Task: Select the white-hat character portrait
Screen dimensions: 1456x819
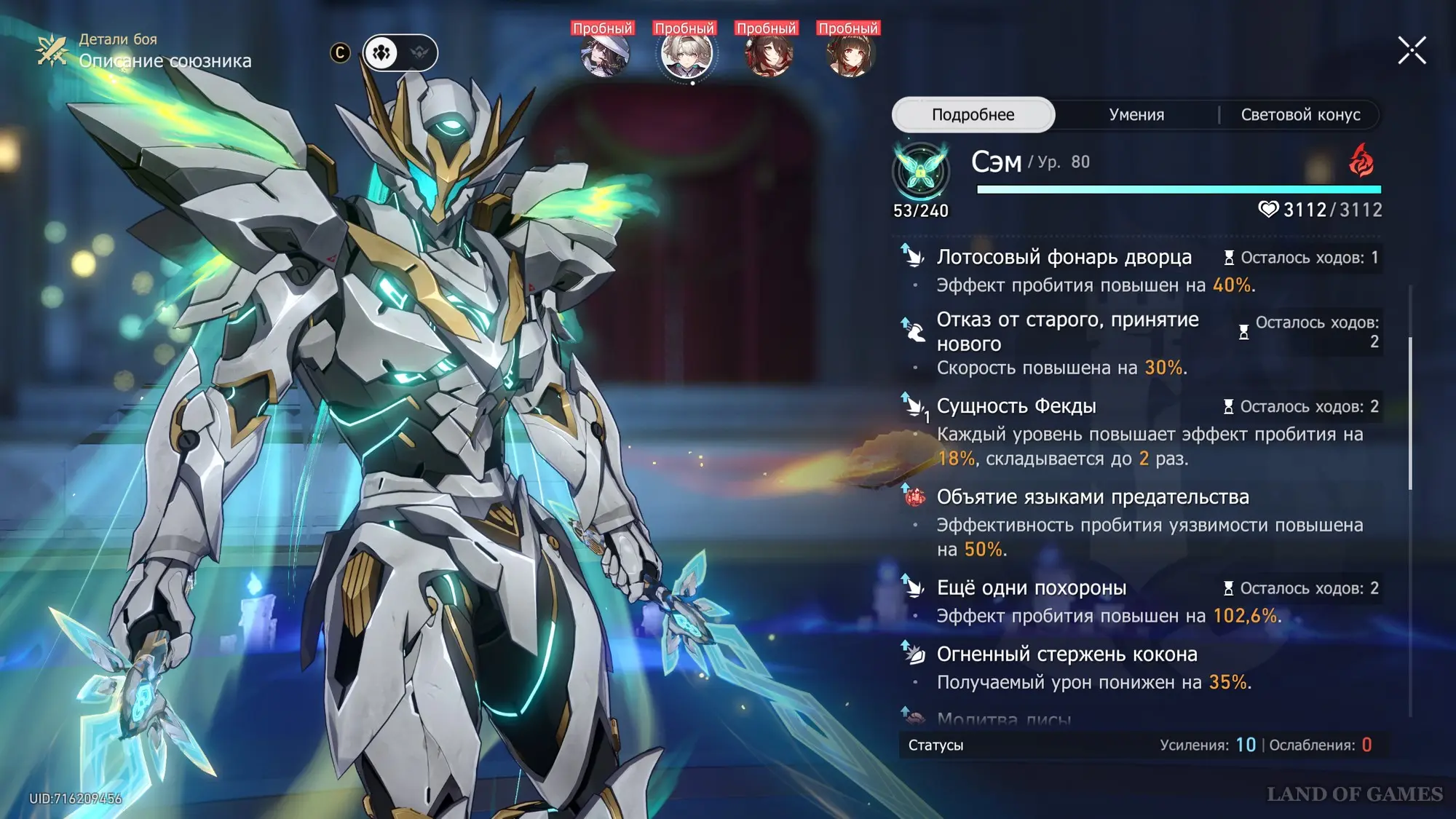Action: click(604, 55)
